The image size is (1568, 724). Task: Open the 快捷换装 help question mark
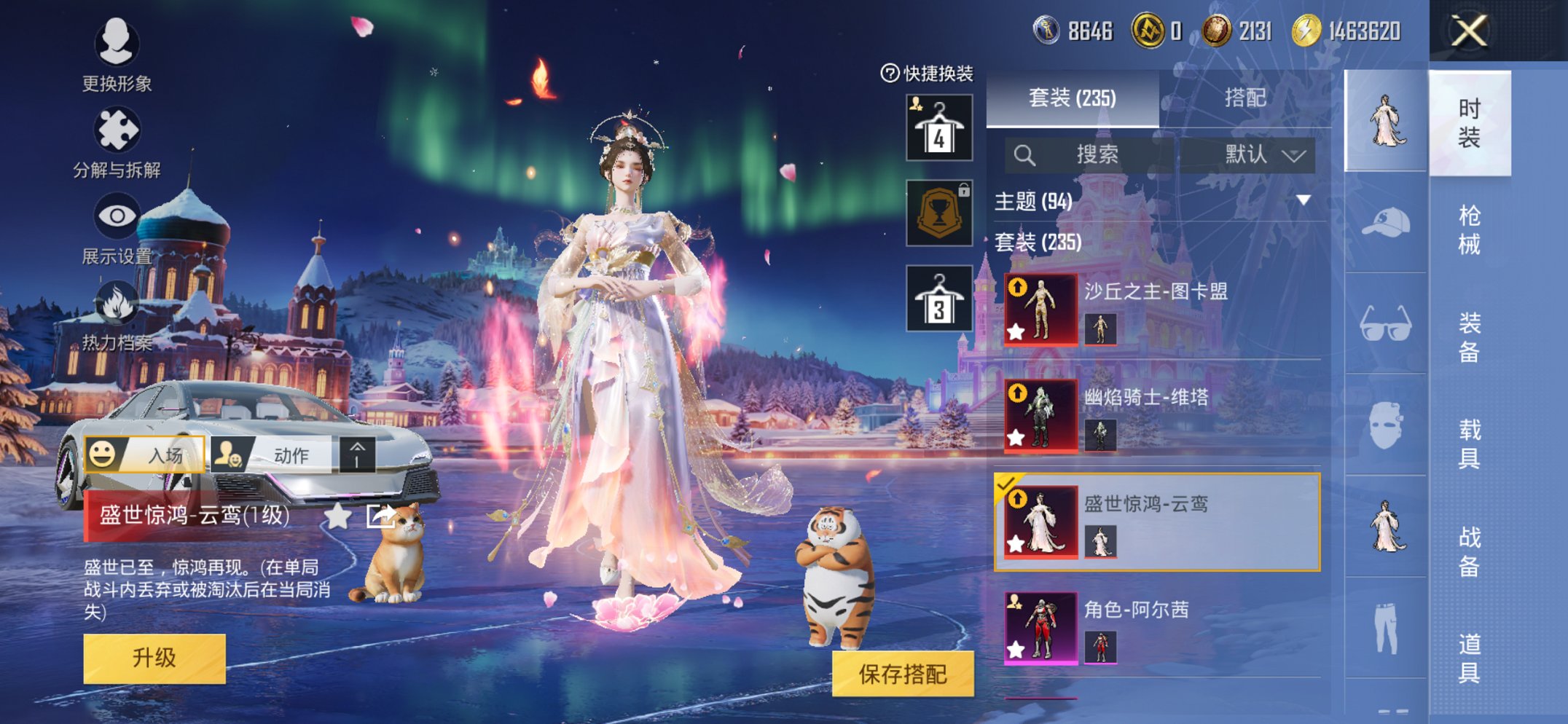[x=890, y=72]
